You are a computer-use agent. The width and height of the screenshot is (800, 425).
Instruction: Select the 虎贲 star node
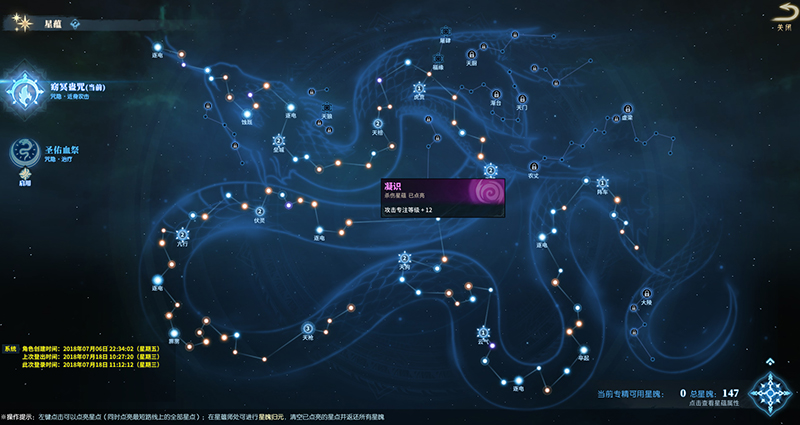tap(419, 87)
